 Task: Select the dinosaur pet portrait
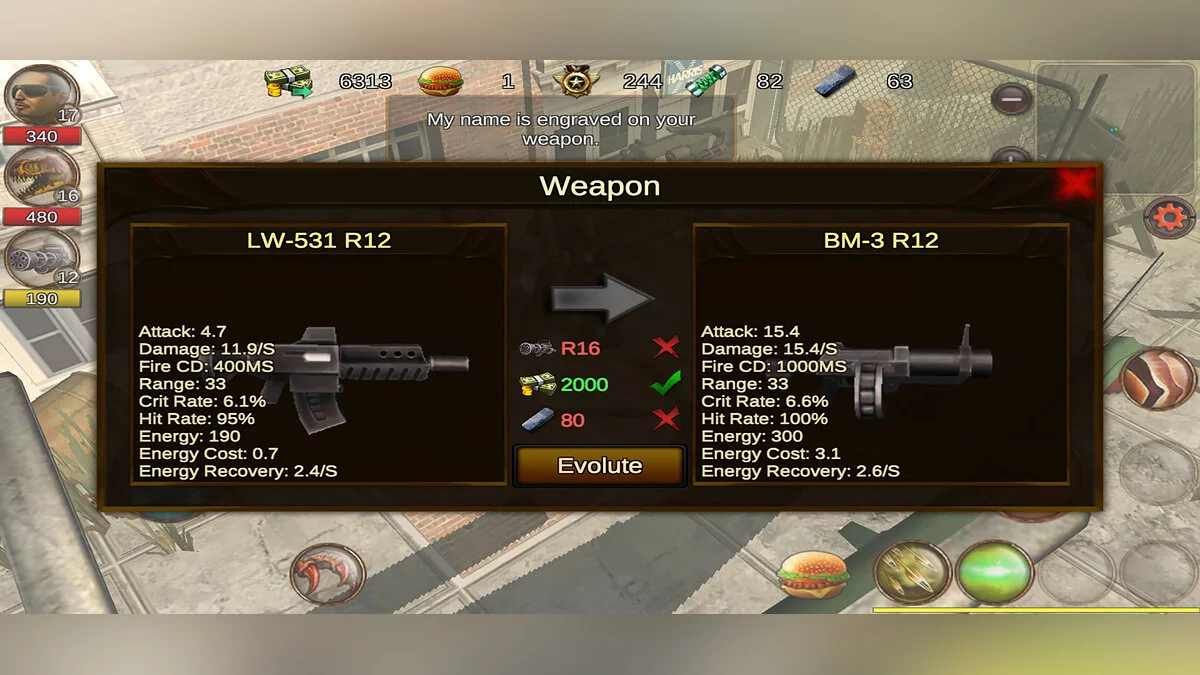[41, 178]
